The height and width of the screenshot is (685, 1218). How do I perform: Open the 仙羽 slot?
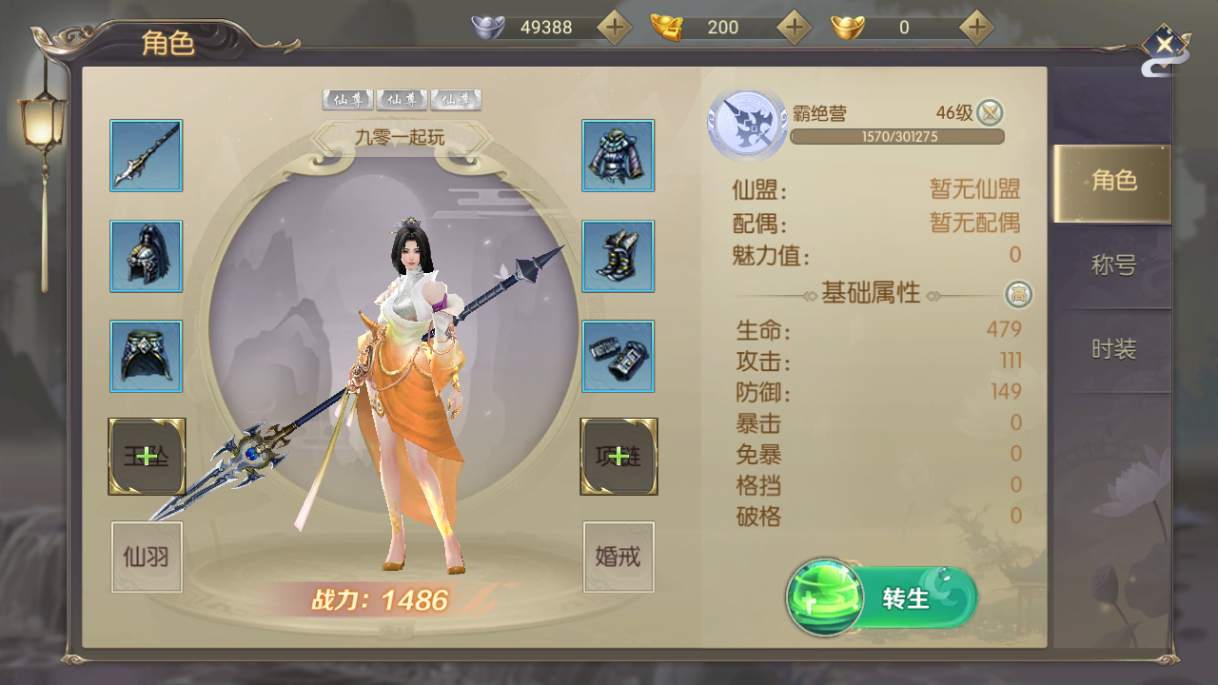pos(146,556)
